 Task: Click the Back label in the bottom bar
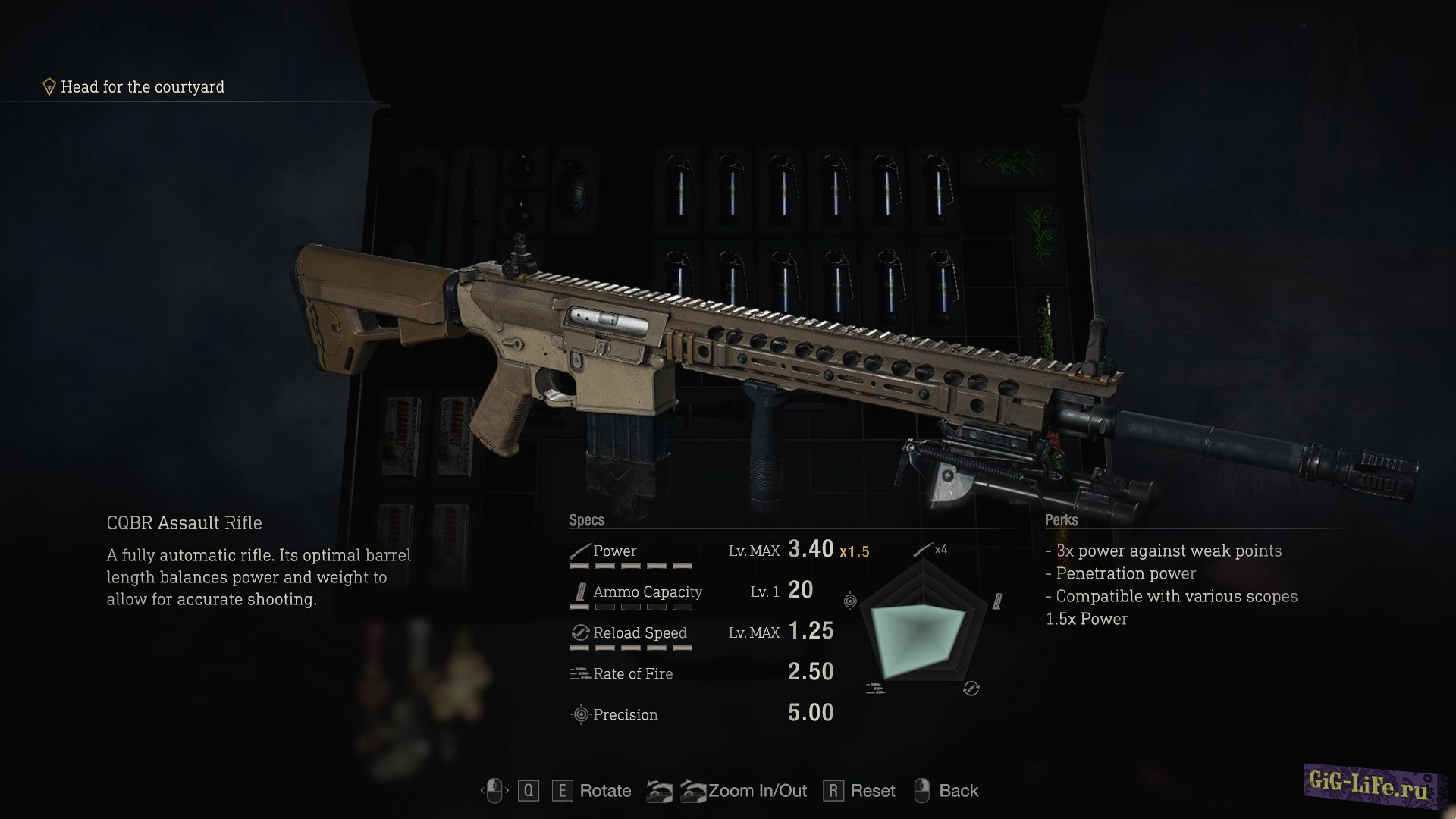pos(958,791)
